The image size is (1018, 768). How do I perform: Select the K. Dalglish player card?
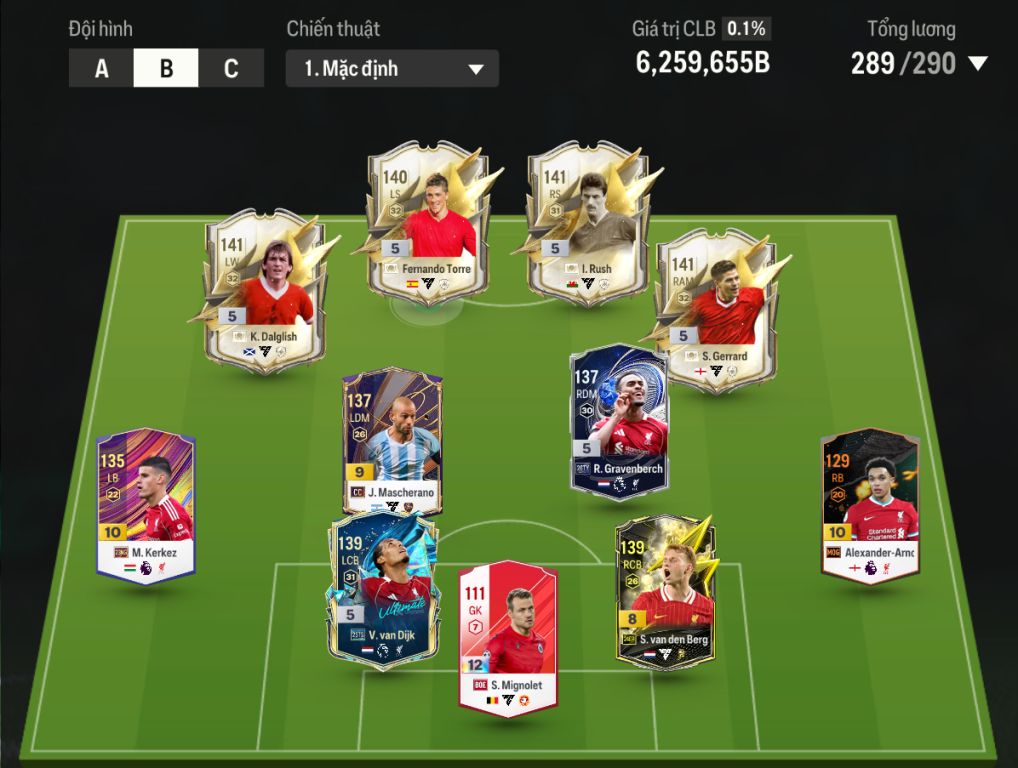[x=264, y=290]
